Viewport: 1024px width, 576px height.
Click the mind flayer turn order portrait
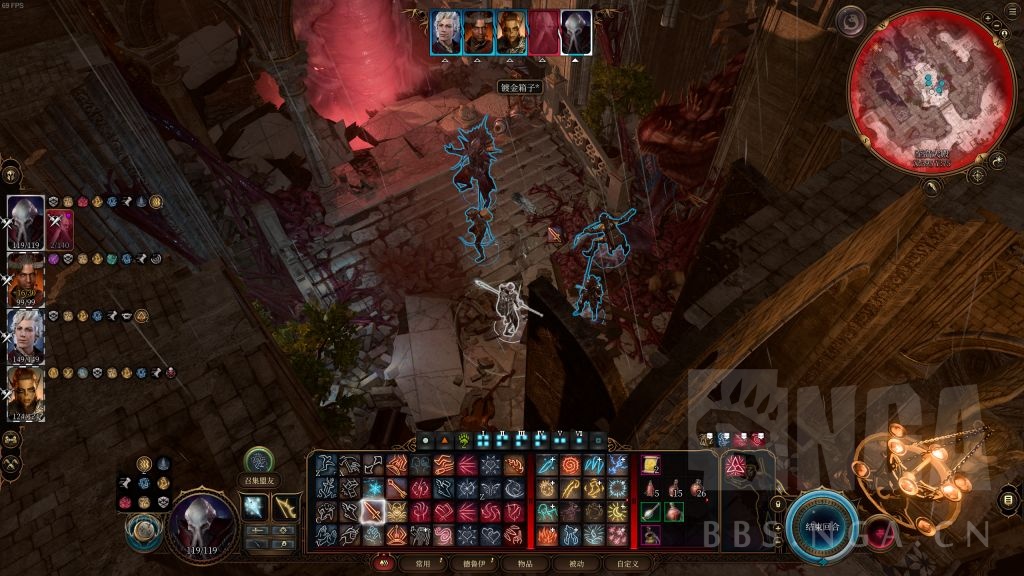click(576, 32)
